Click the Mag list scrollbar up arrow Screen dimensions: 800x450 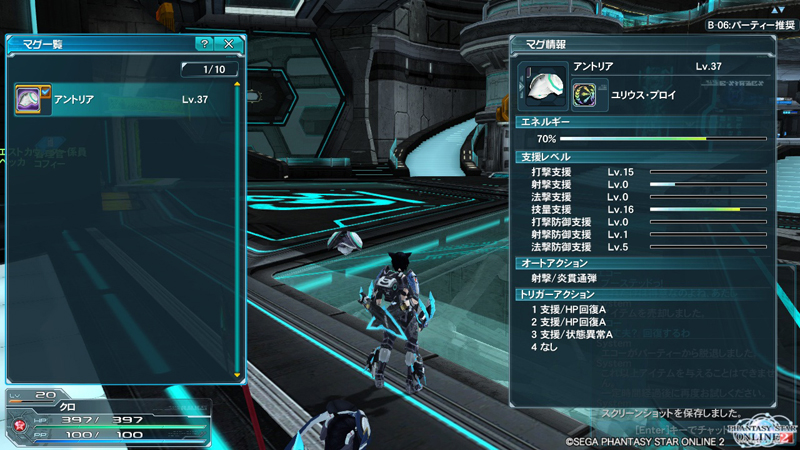pos(237,85)
